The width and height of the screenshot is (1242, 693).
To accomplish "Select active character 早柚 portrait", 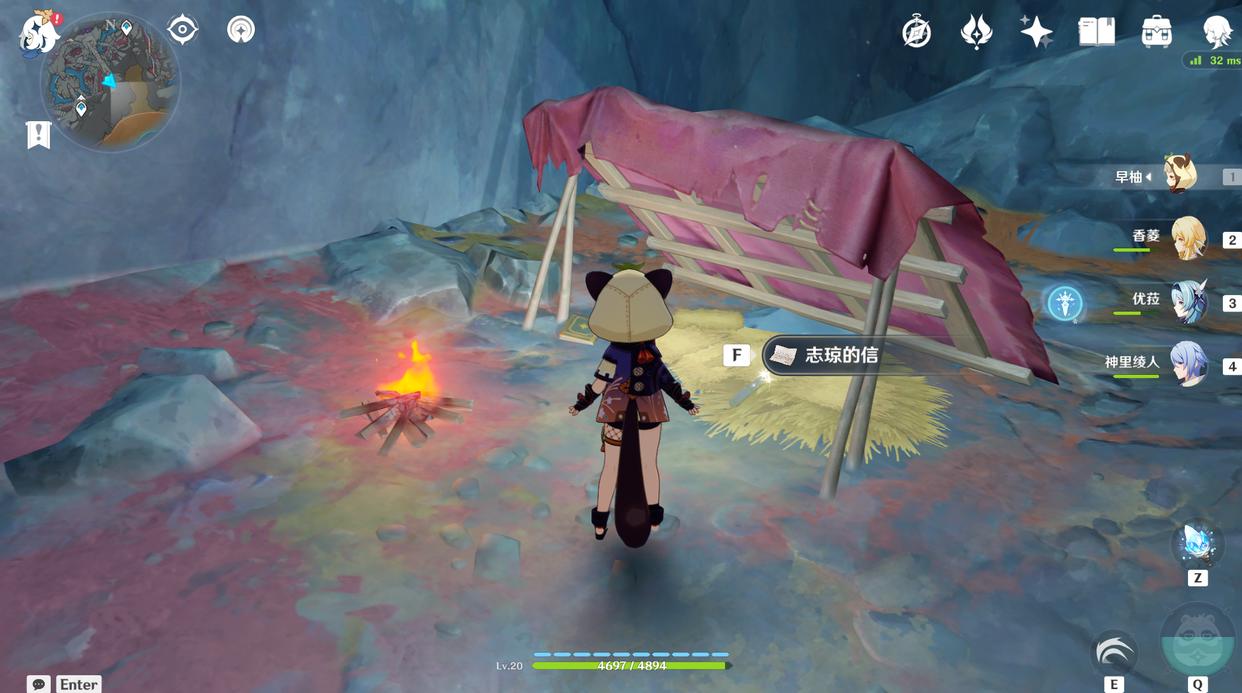I will (x=1180, y=175).
